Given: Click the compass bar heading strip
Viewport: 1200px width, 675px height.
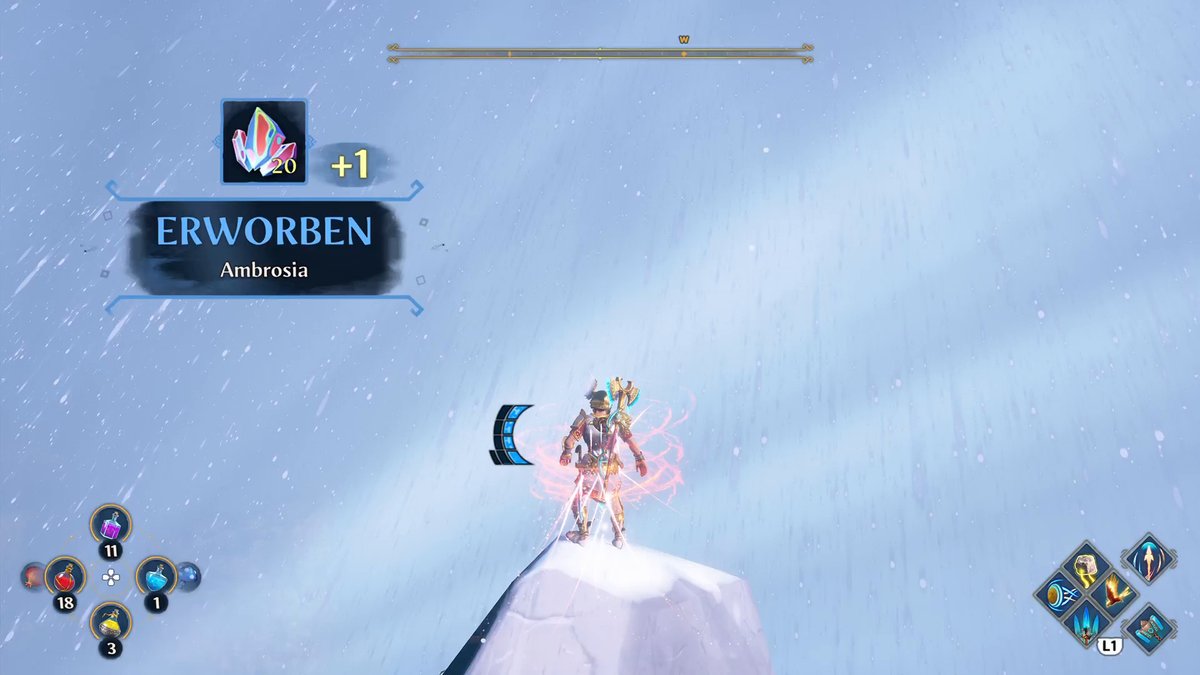Looking at the screenshot, I should (x=600, y=53).
